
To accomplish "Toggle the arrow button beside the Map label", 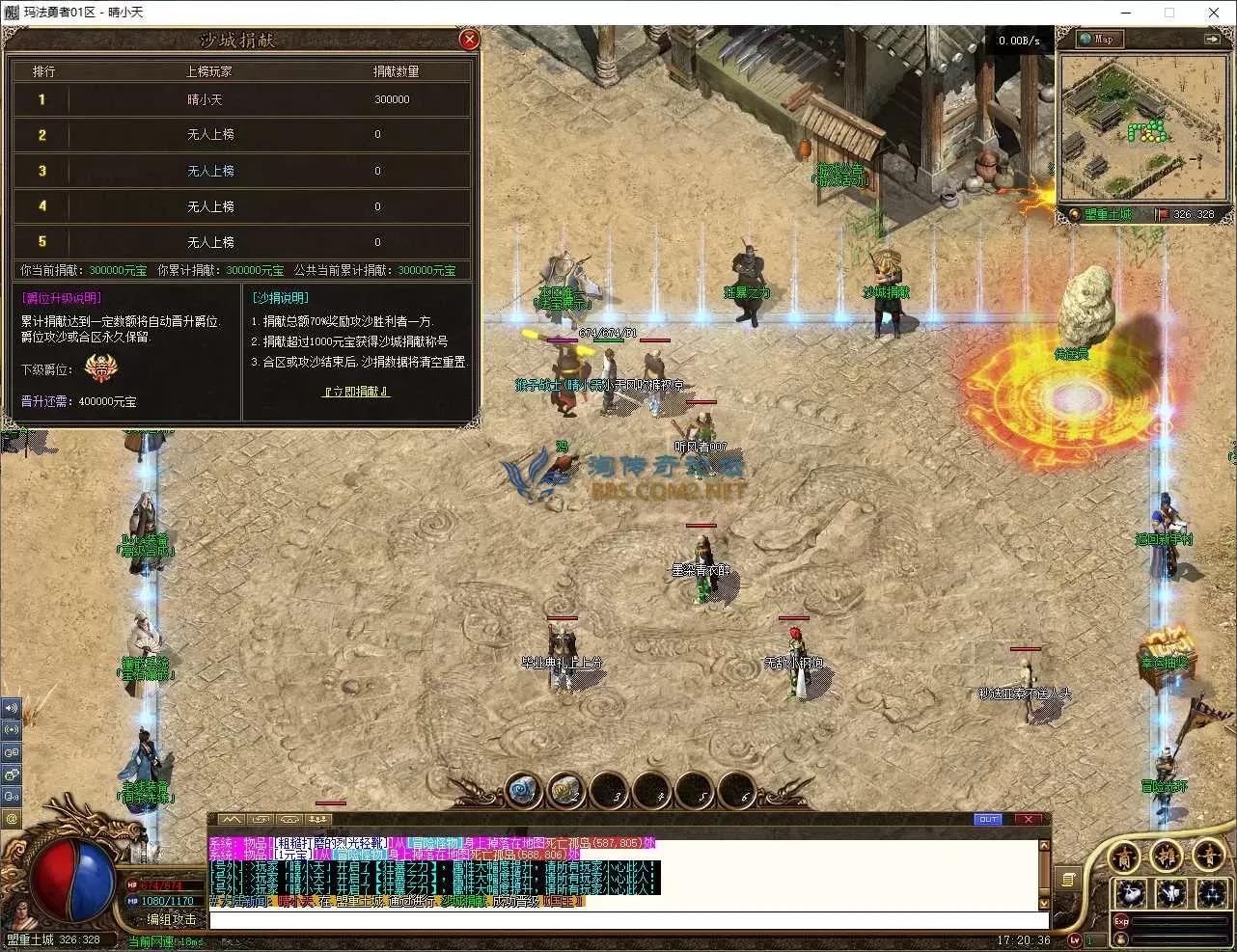I will click(1212, 40).
